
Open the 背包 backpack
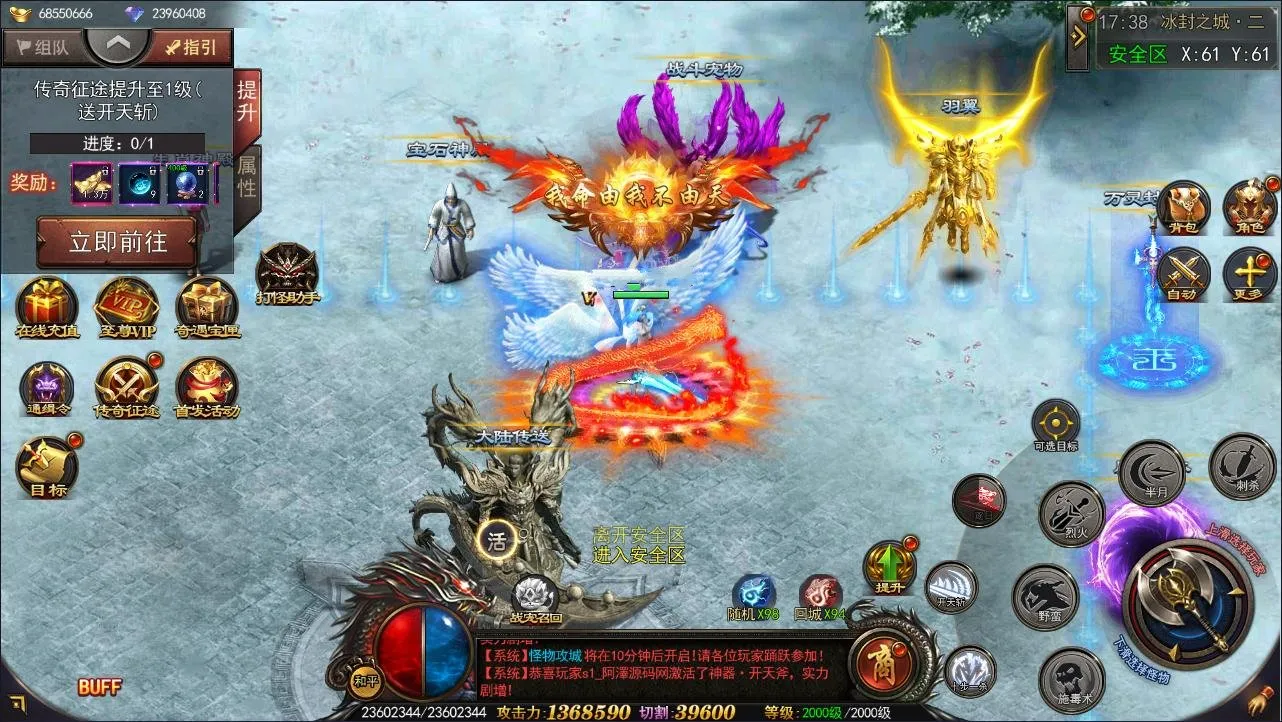1184,207
